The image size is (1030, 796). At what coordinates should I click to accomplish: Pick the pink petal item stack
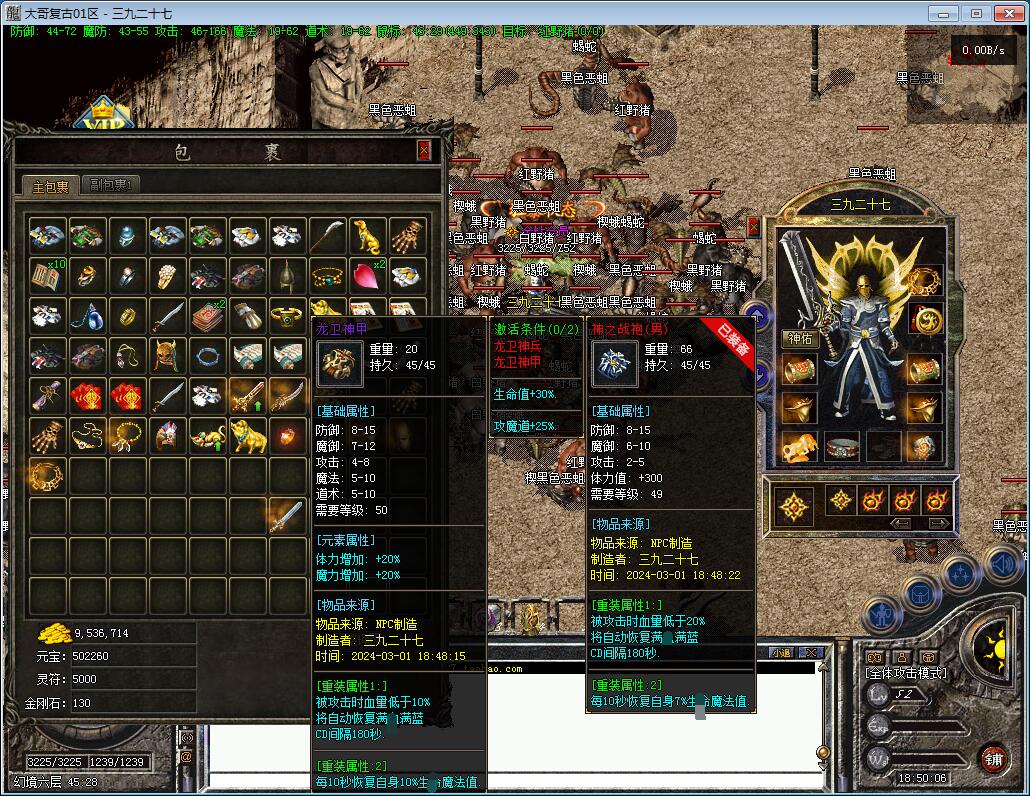pos(368,275)
